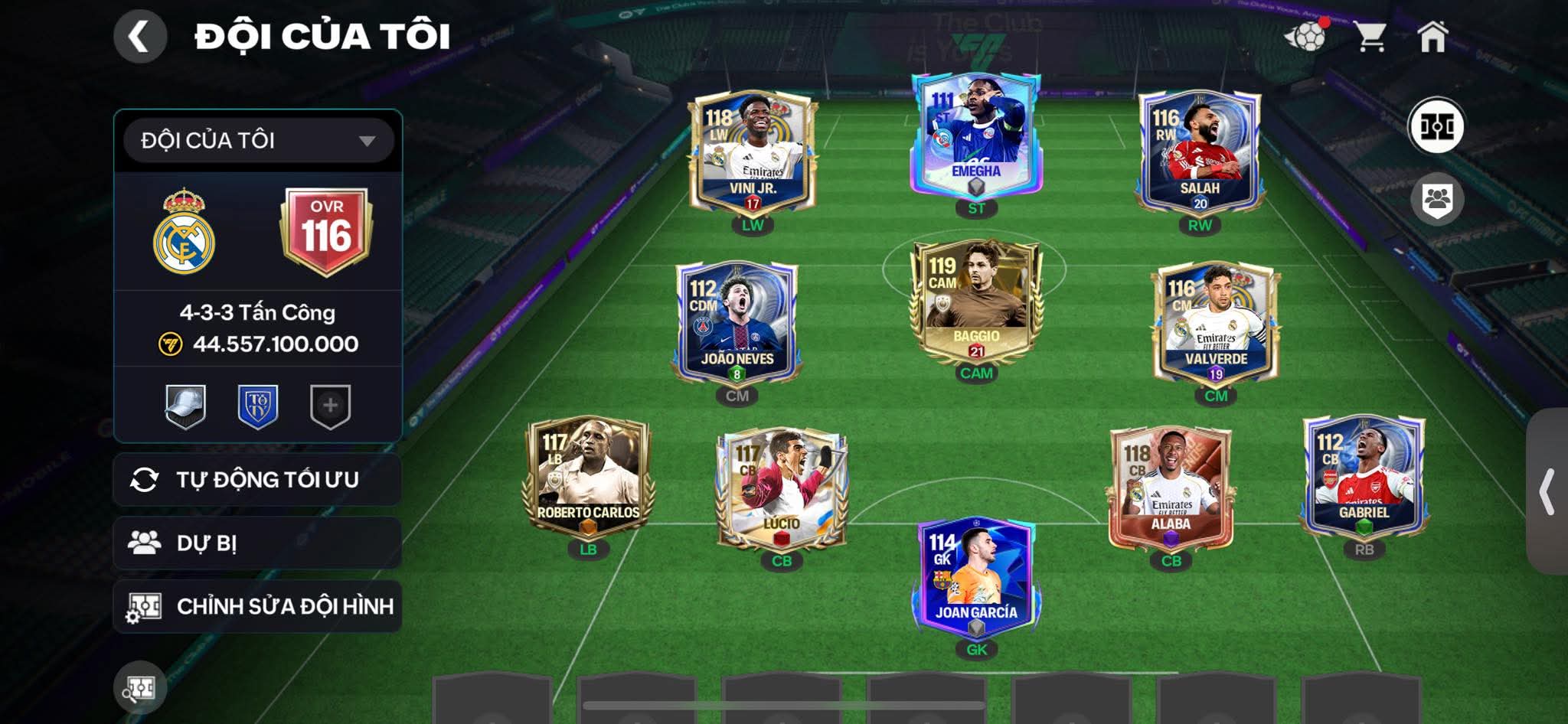Tap TỰ ĐỘNG TỐI ƯU auto-optimize button
The width and height of the screenshot is (1568, 724).
tap(257, 480)
